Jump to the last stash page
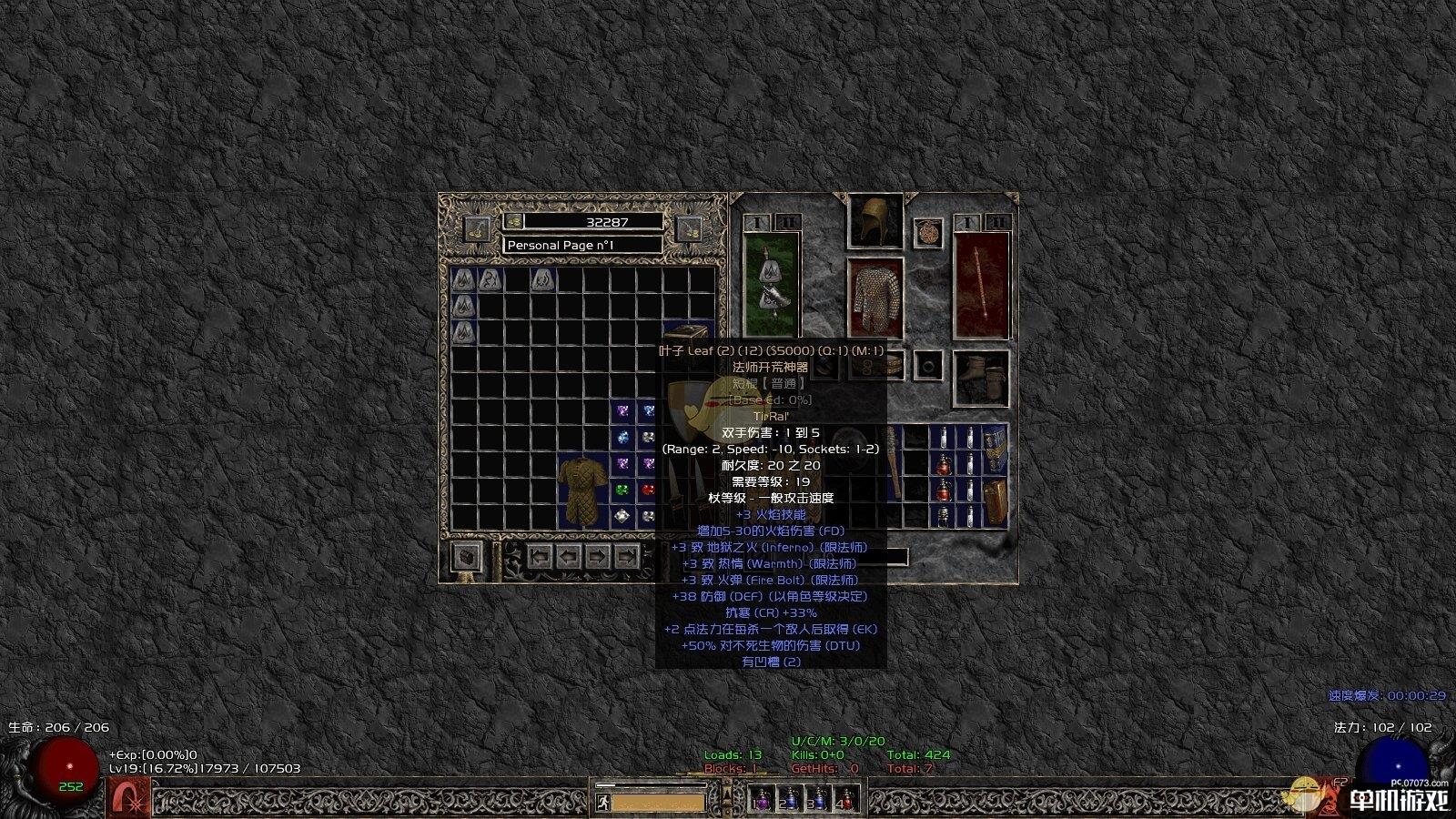Image resolution: width=1456 pixels, height=819 pixels. pyautogui.click(x=626, y=556)
